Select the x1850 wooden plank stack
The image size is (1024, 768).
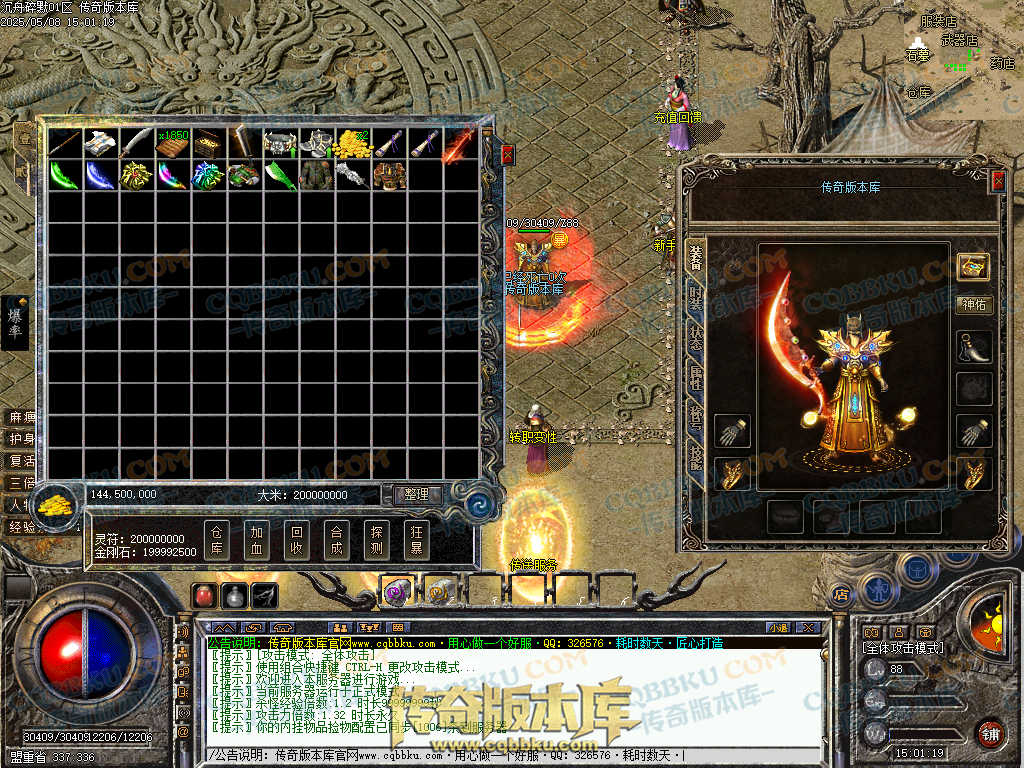pyautogui.click(x=172, y=143)
